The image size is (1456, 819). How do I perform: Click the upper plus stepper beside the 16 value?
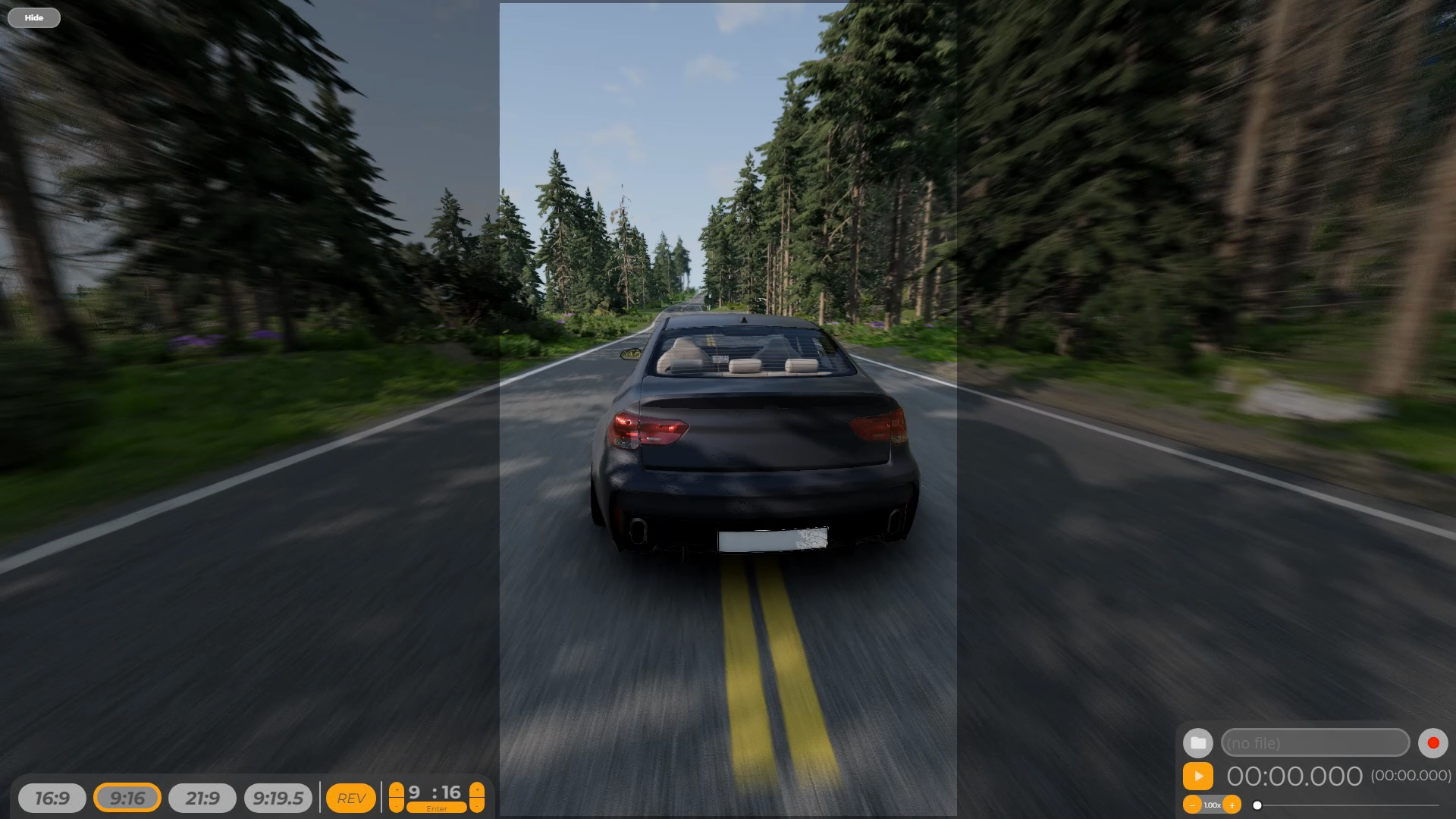pyautogui.click(x=476, y=789)
